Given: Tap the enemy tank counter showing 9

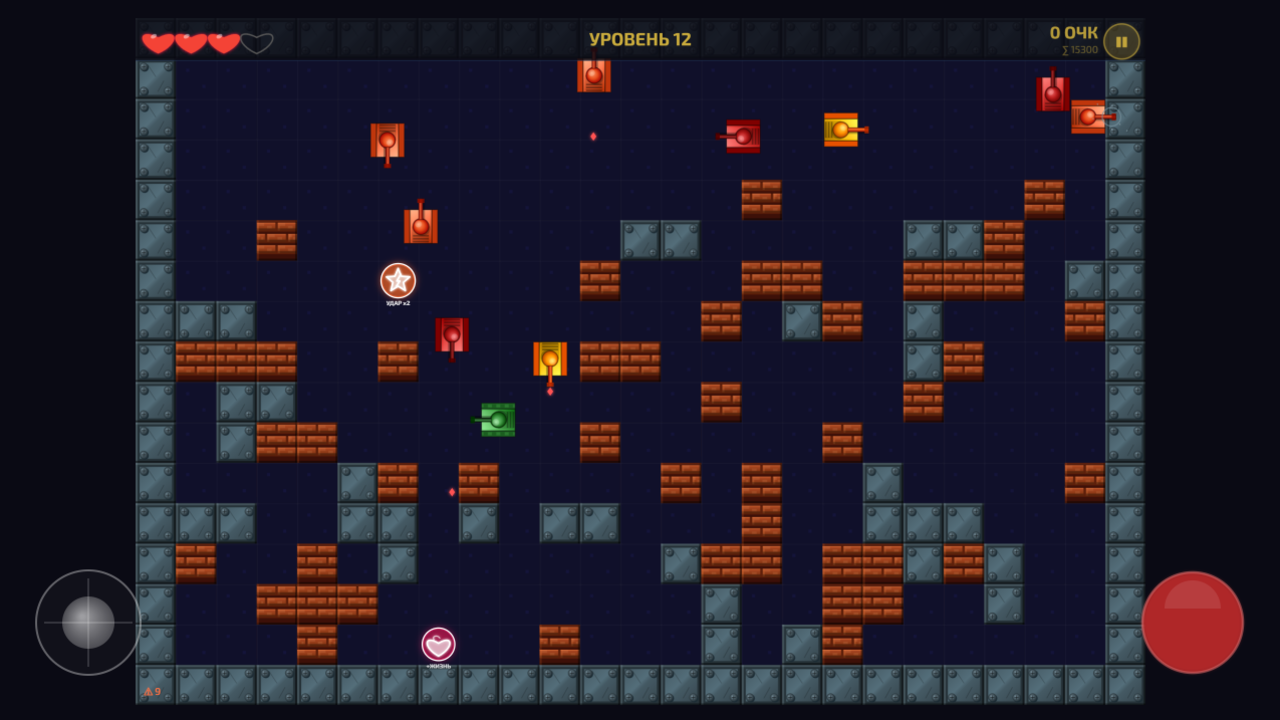Looking at the screenshot, I should click(x=153, y=690).
